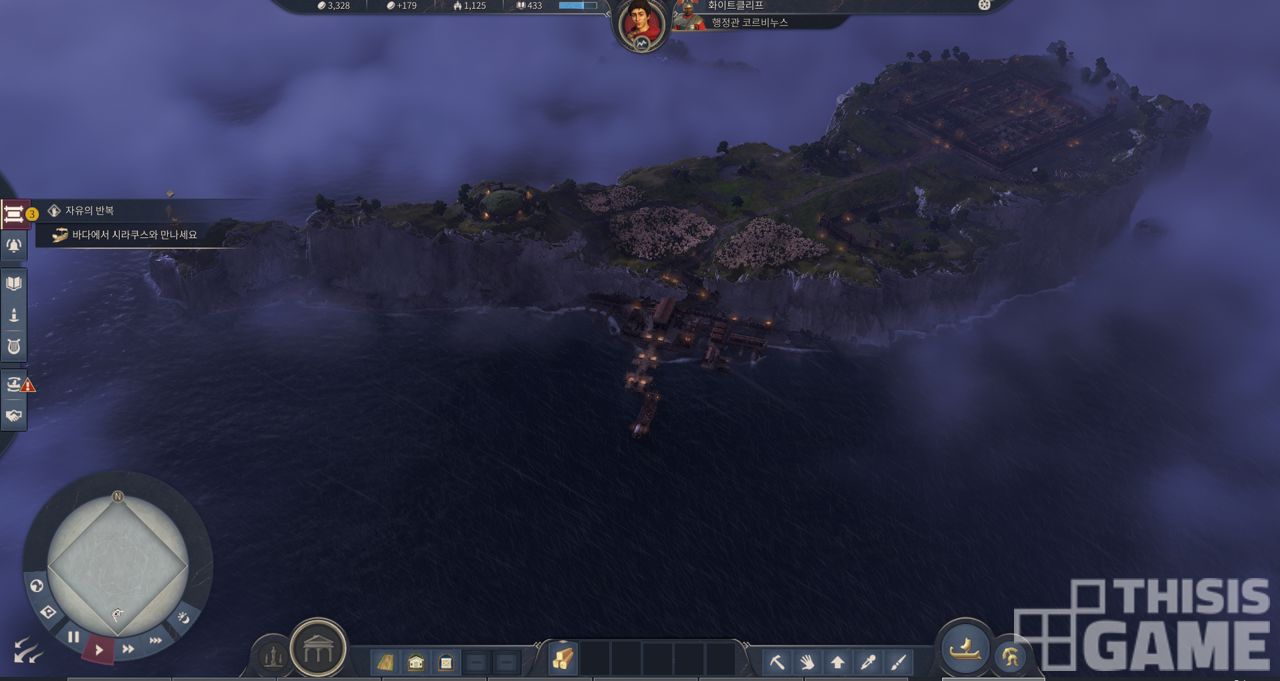Open the ship list button
The width and height of the screenshot is (1280, 681).
963,648
